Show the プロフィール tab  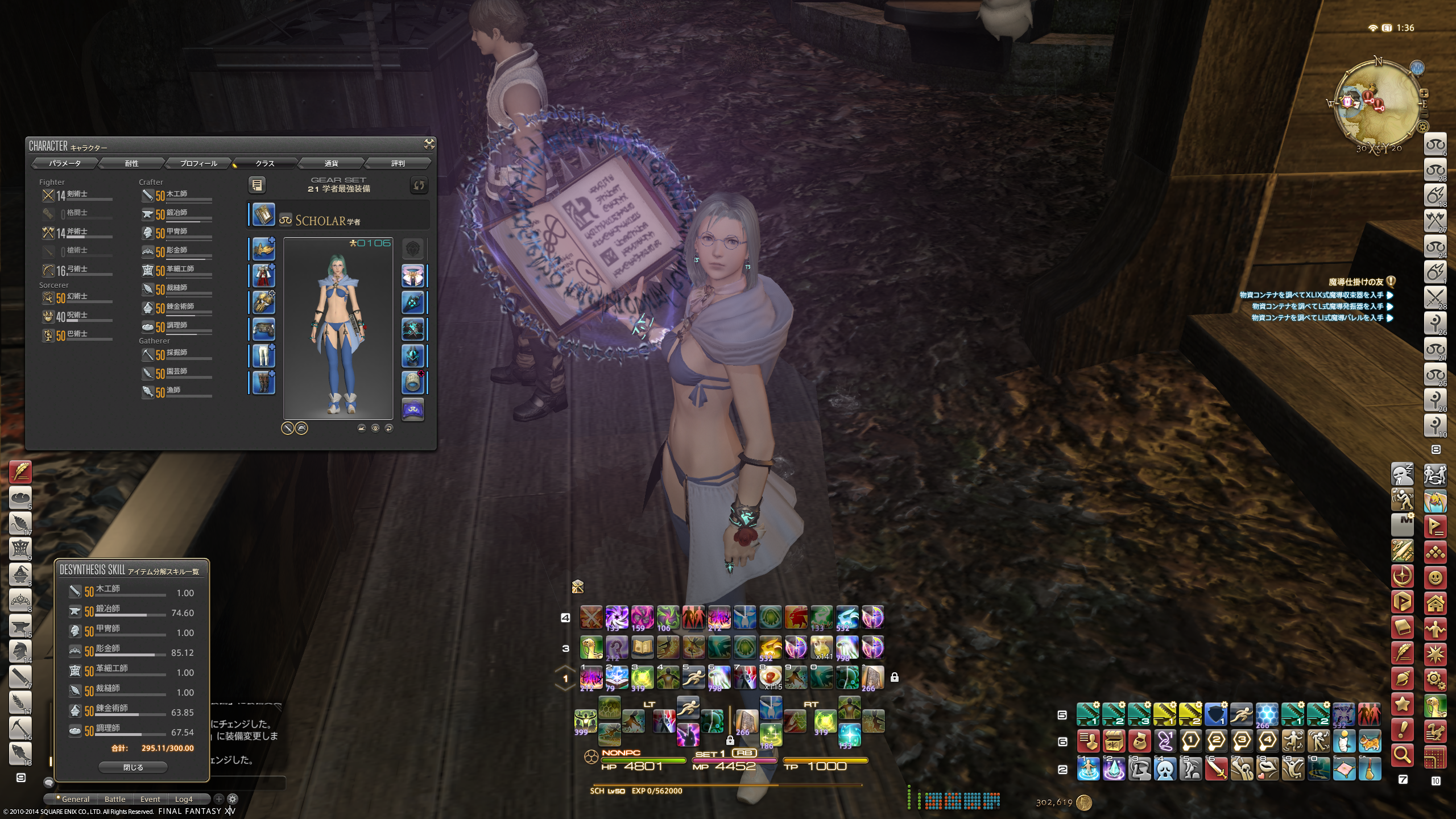pos(198,164)
